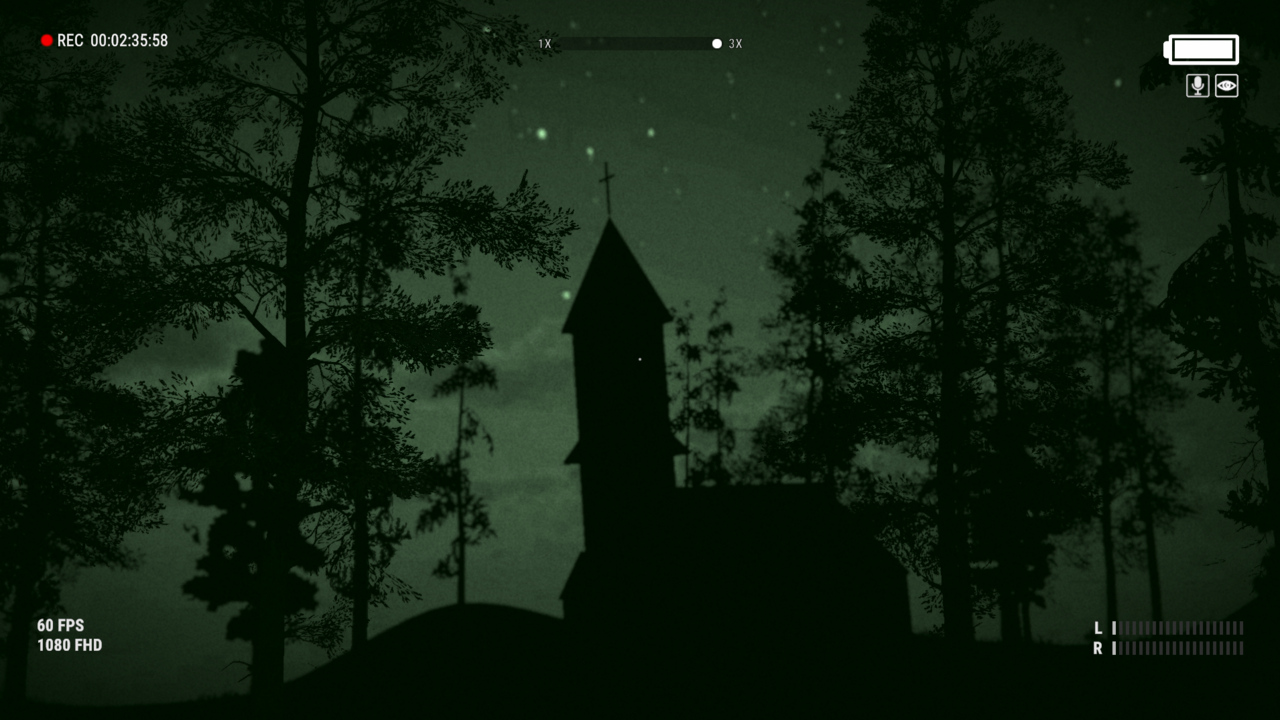The width and height of the screenshot is (1280, 720).
Task: Click the 1X zoom label
Action: pos(544,43)
